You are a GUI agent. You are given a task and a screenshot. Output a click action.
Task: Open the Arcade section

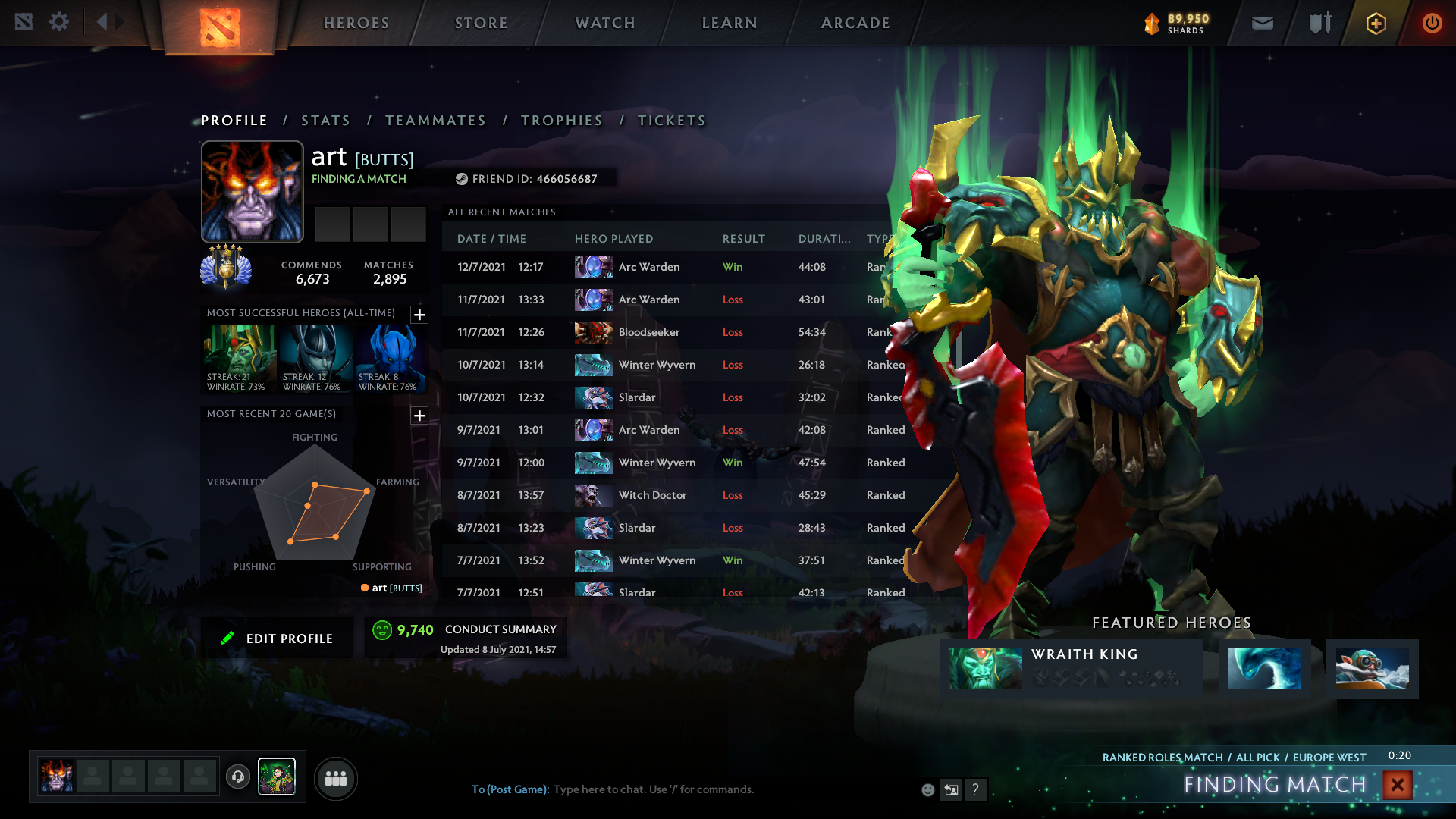click(x=855, y=23)
